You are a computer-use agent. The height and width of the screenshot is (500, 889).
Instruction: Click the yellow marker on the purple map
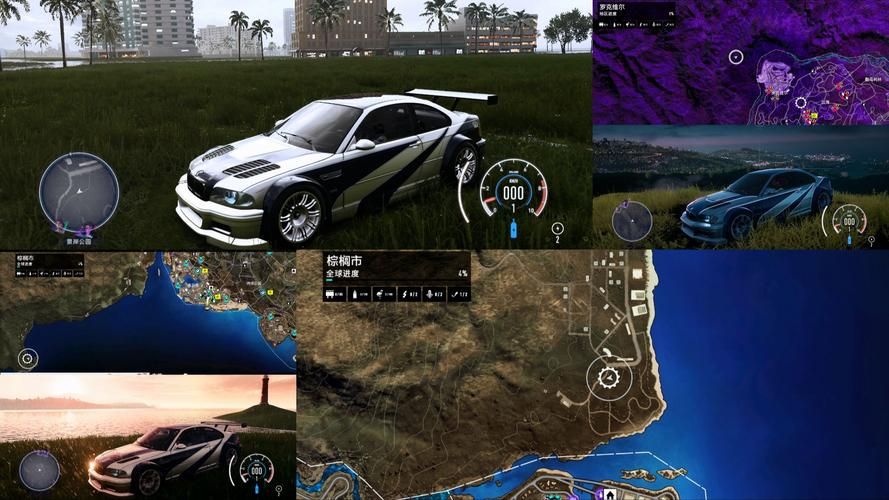pyautogui.click(x=816, y=116)
